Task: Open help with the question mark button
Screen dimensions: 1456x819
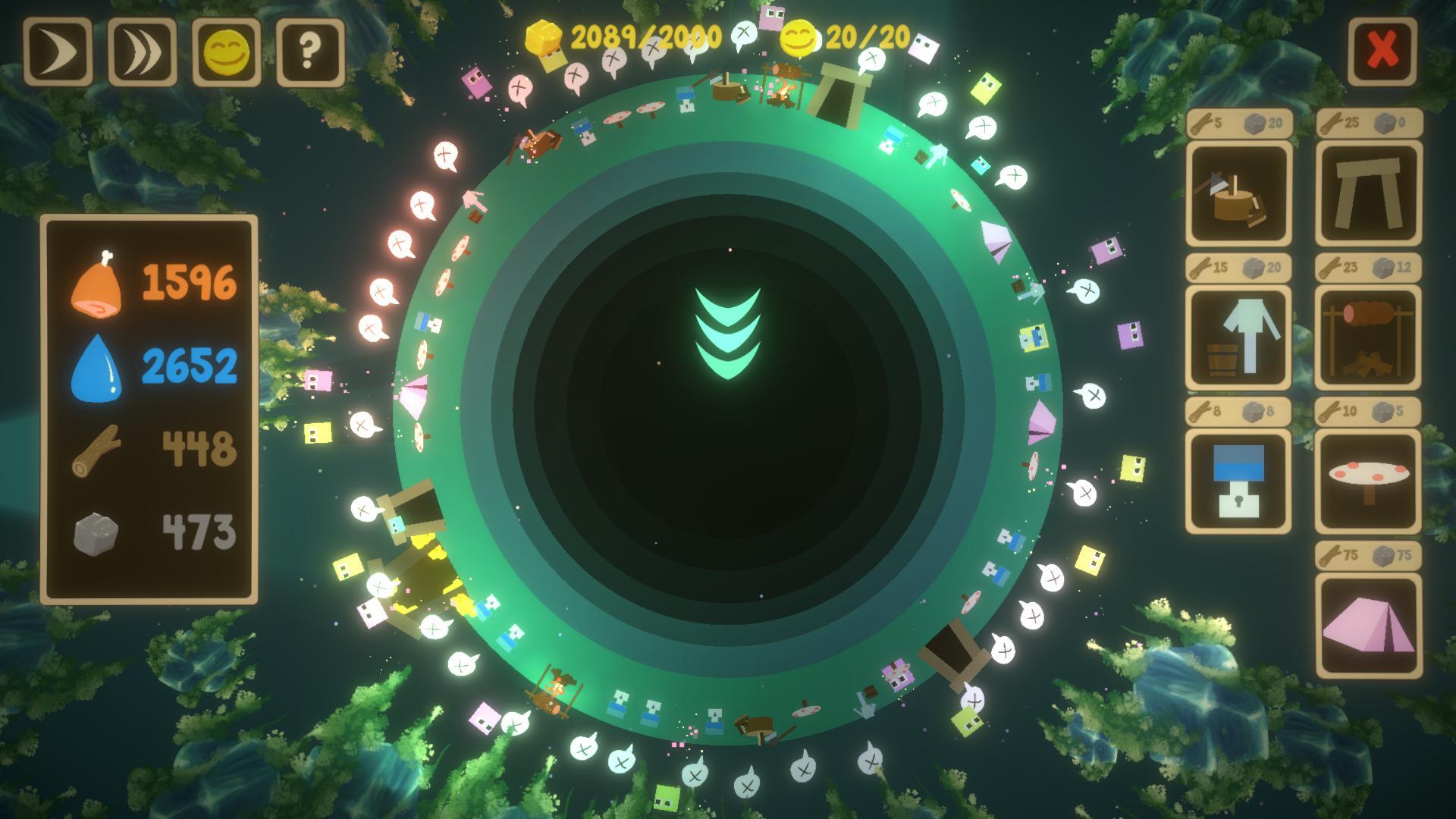Action: click(310, 52)
